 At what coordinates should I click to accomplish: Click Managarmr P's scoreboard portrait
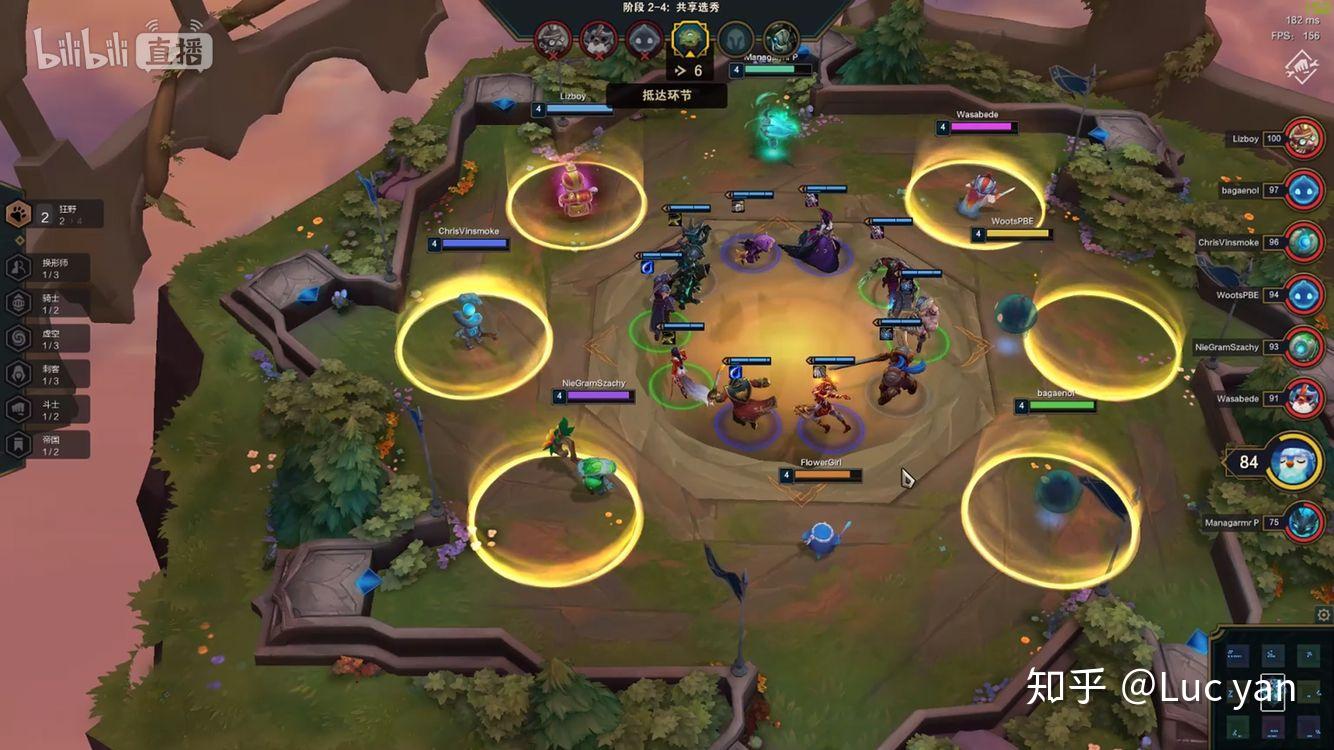1303,521
